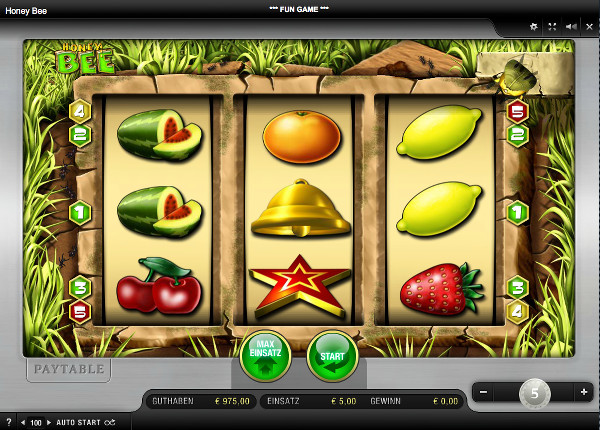The width and height of the screenshot is (600, 430).
Task: Set the maximum bet with MAX EINSATZ
Action: [265, 356]
